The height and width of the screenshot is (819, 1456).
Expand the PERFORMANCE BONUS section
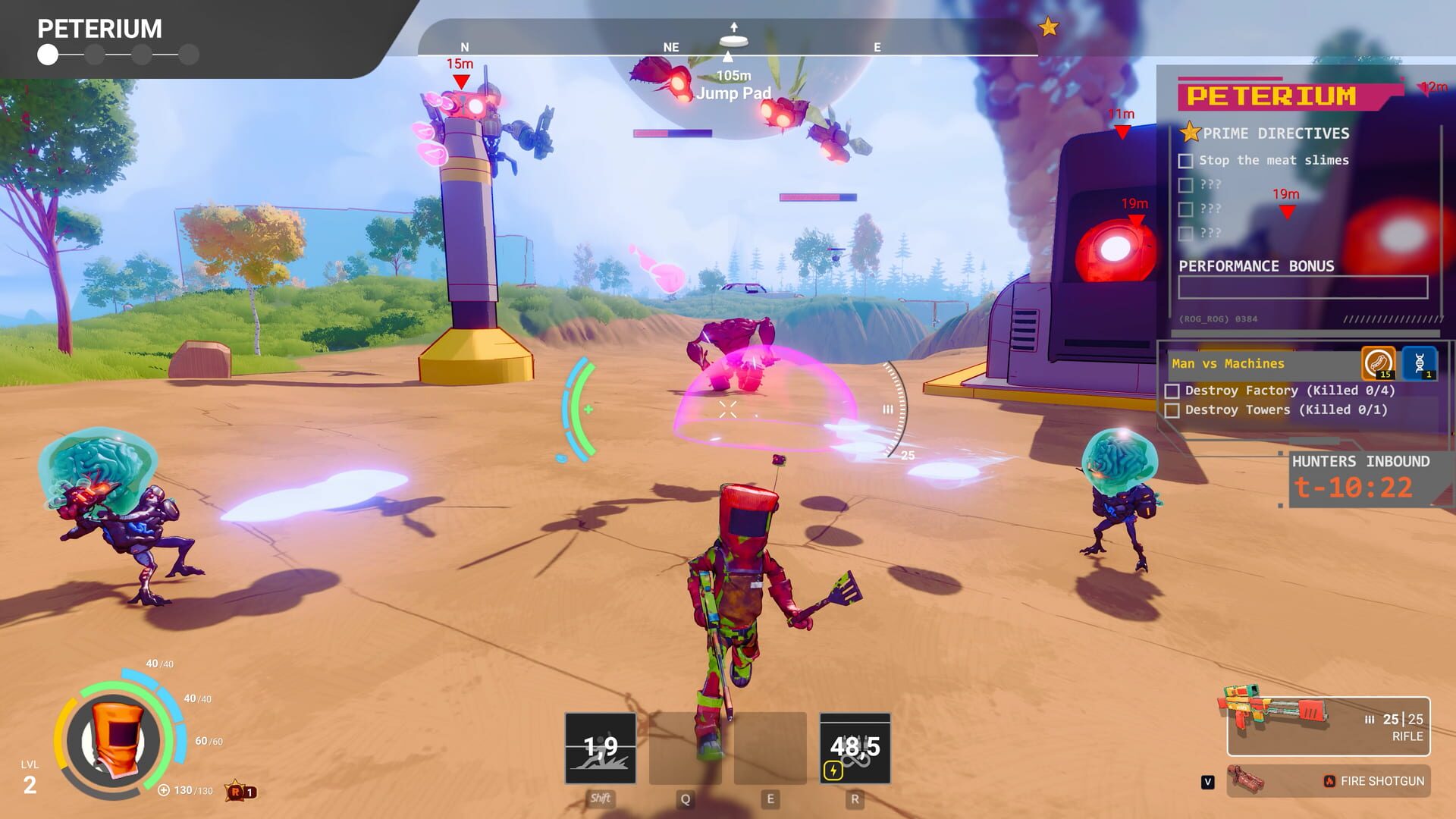click(1257, 266)
